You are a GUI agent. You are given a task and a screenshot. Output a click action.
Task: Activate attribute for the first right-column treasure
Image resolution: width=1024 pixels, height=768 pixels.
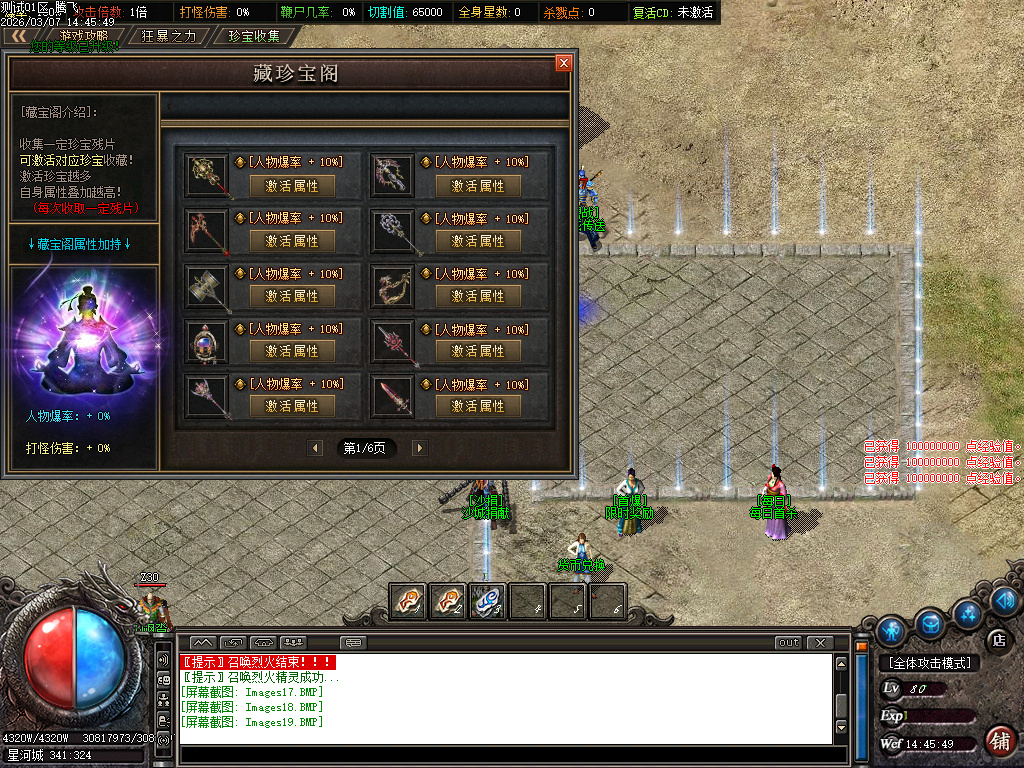click(x=478, y=186)
